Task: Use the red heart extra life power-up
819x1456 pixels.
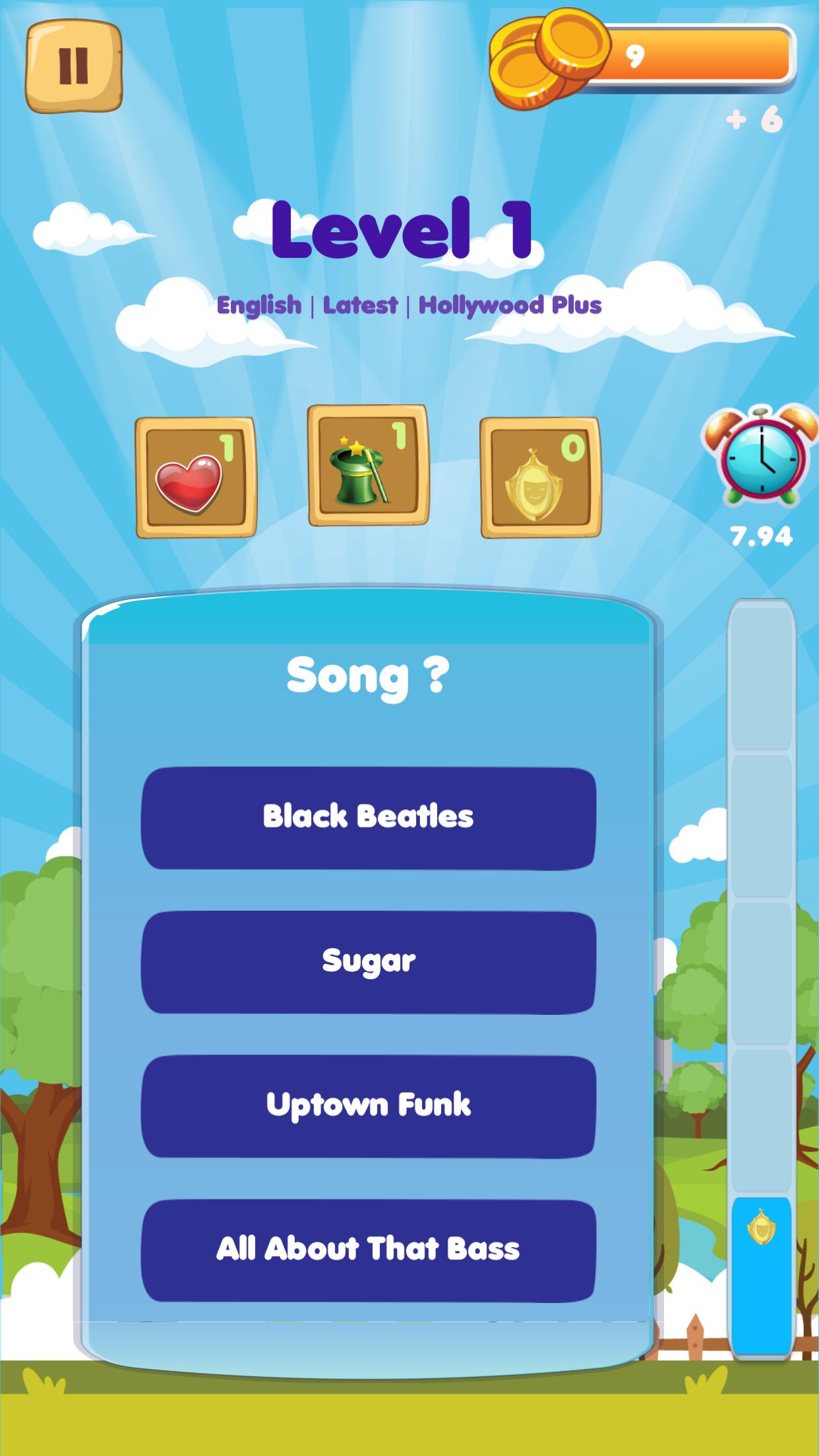Action: tap(195, 477)
